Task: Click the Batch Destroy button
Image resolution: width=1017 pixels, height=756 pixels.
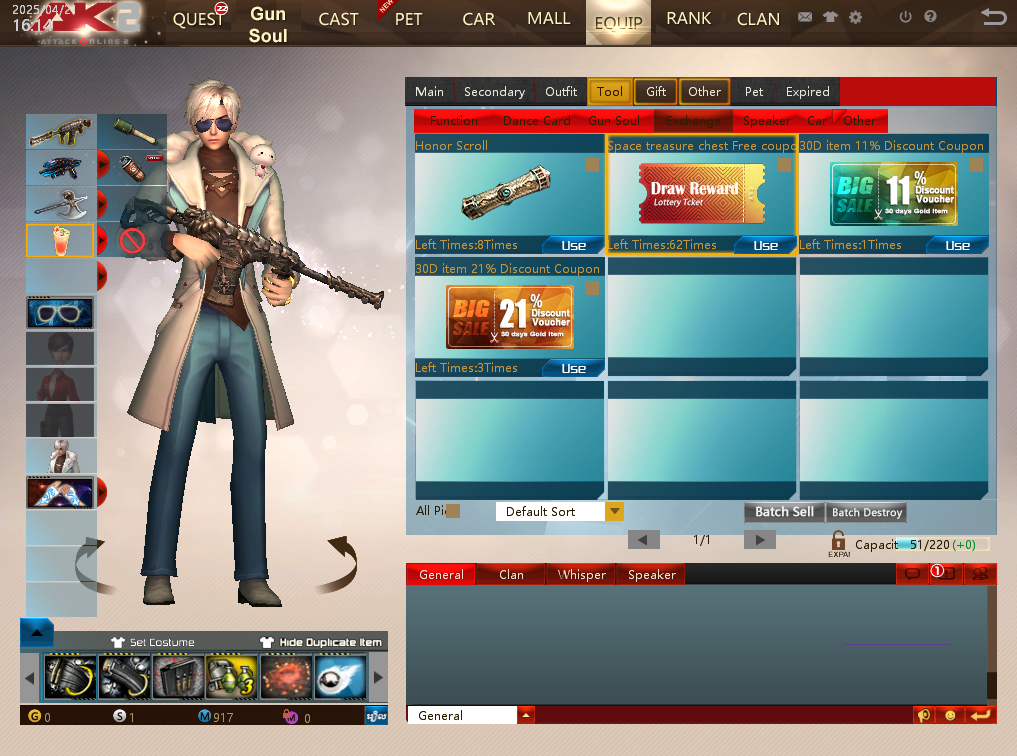Action: point(867,512)
